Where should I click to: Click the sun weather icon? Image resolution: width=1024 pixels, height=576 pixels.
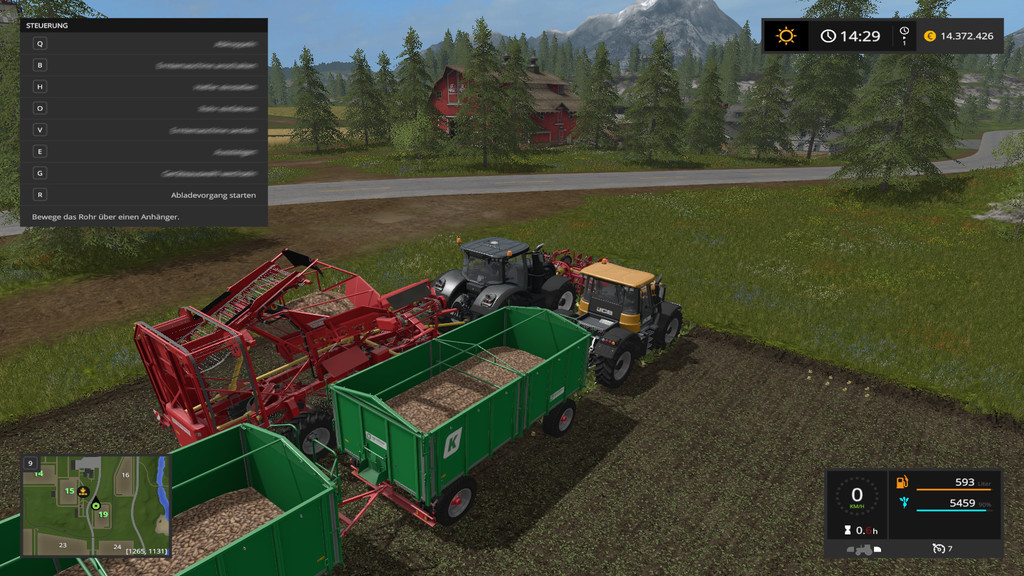(787, 36)
